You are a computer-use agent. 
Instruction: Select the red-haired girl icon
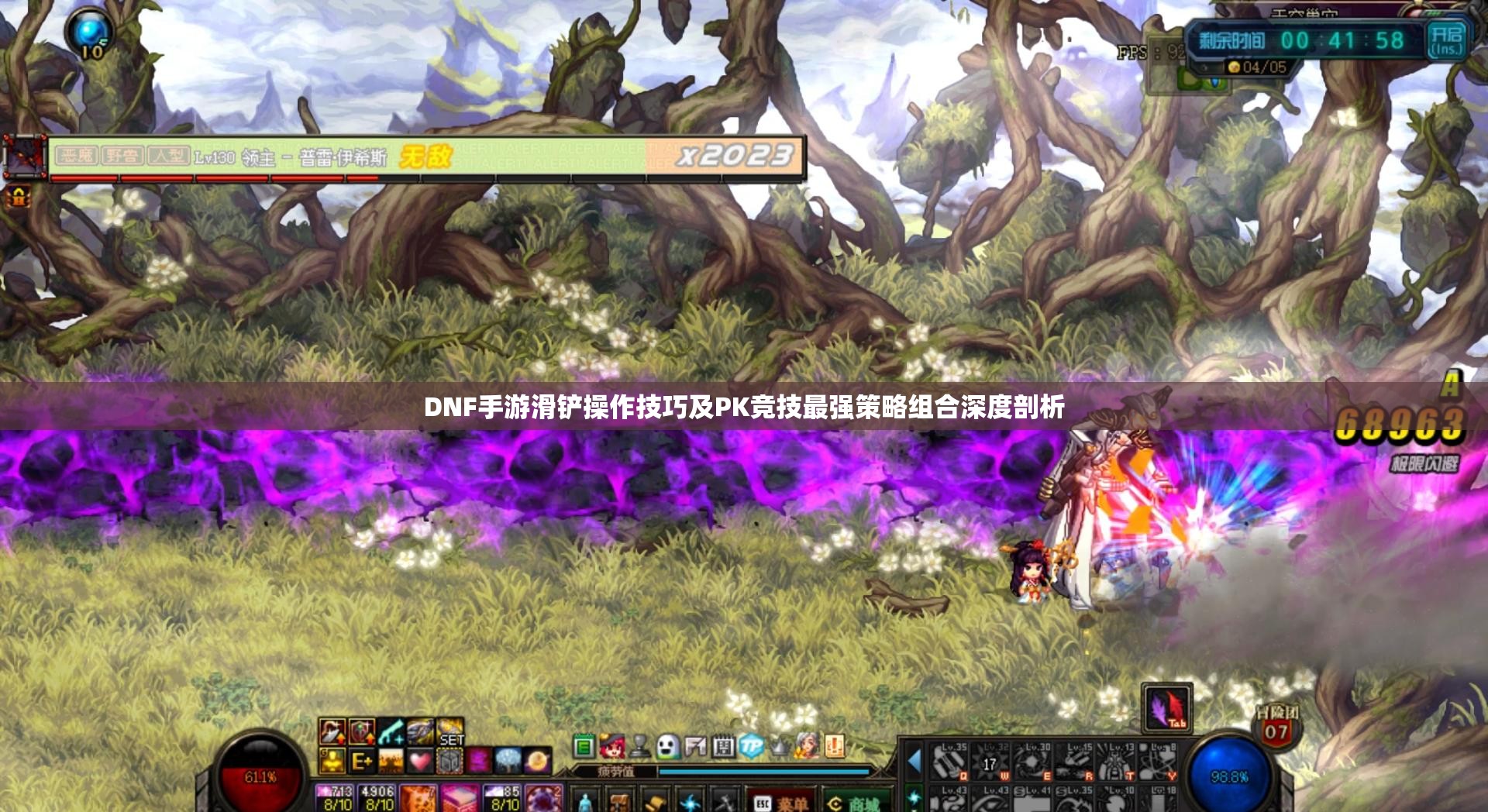[612, 747]
